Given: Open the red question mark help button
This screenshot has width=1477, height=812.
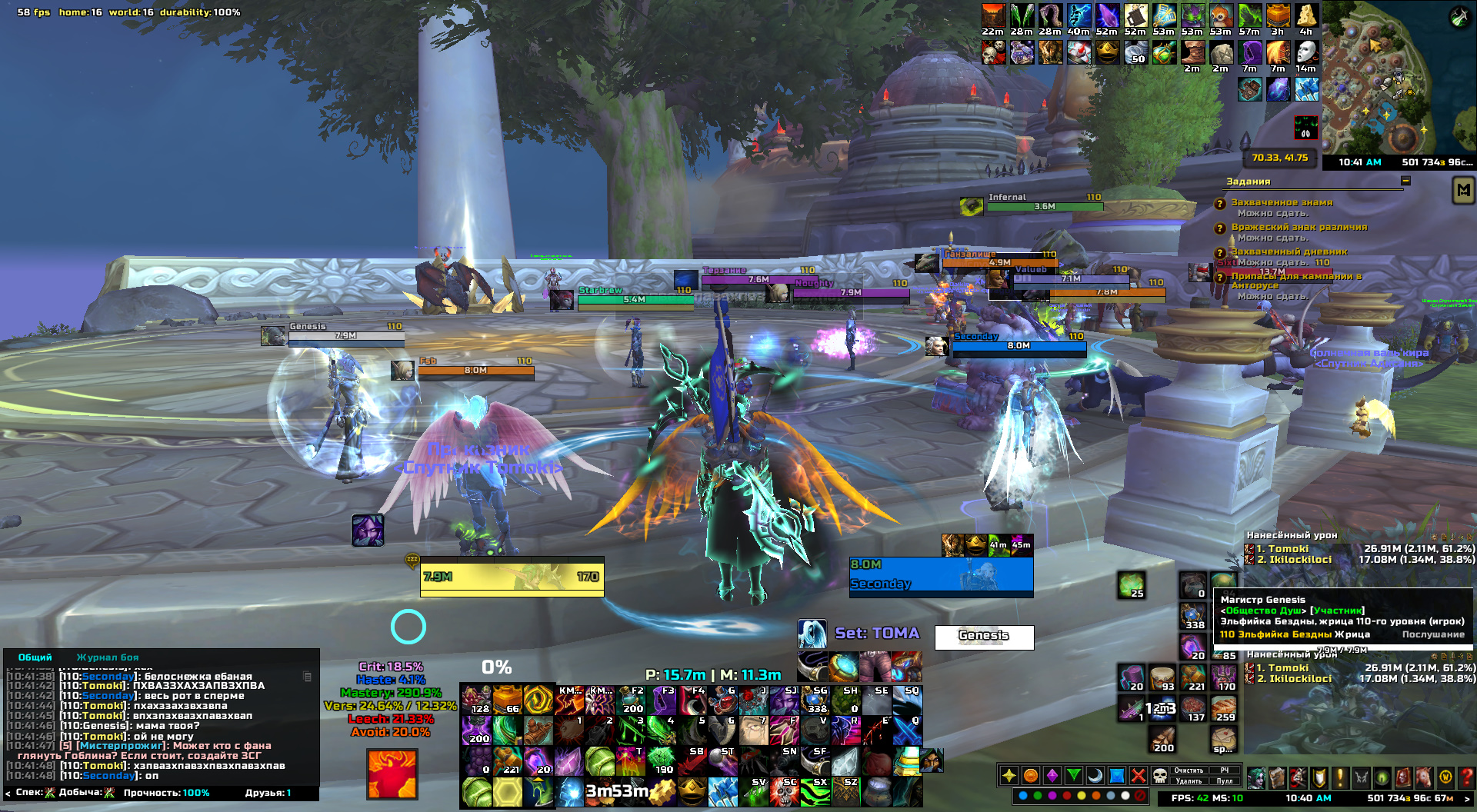Looking at the screenshot, I should click(1466, 777).
